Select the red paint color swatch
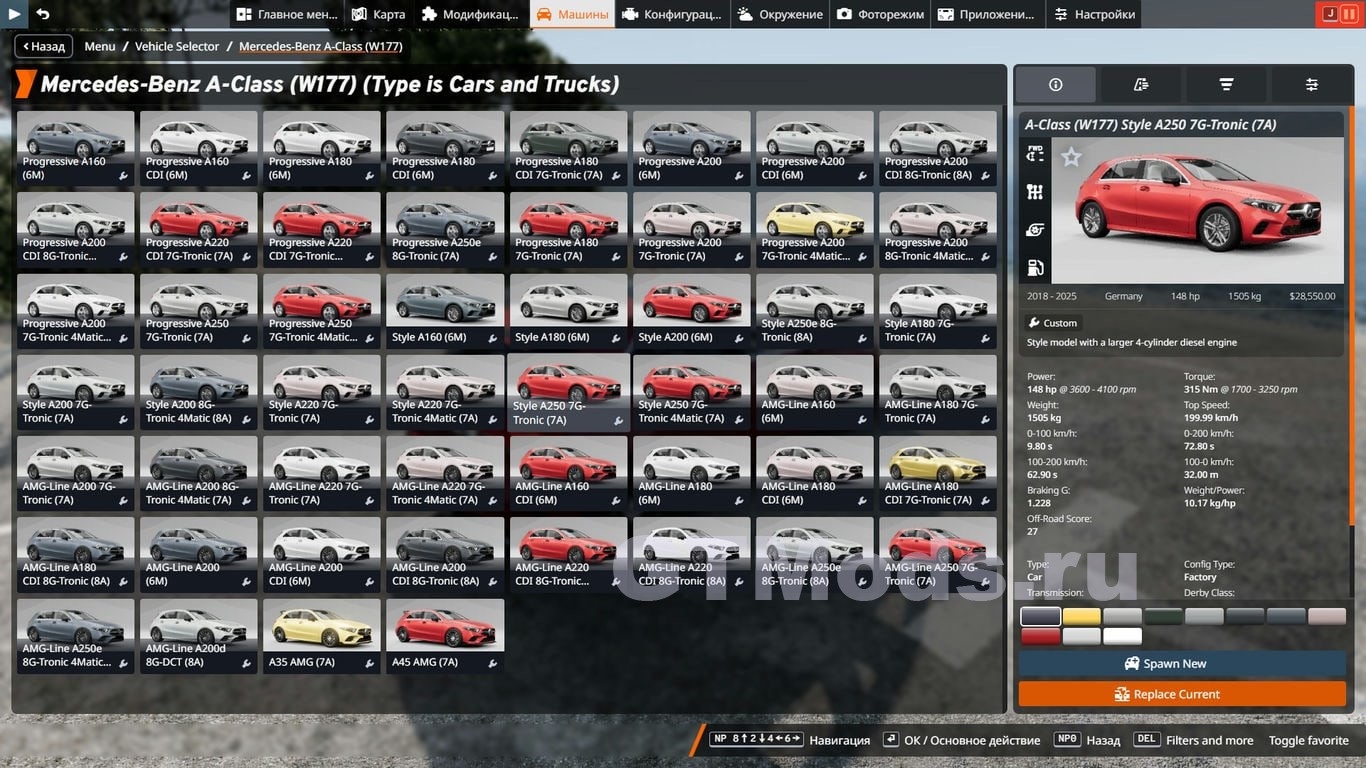The height and width of the screenshot is (768, 1366). (1040, 636)
